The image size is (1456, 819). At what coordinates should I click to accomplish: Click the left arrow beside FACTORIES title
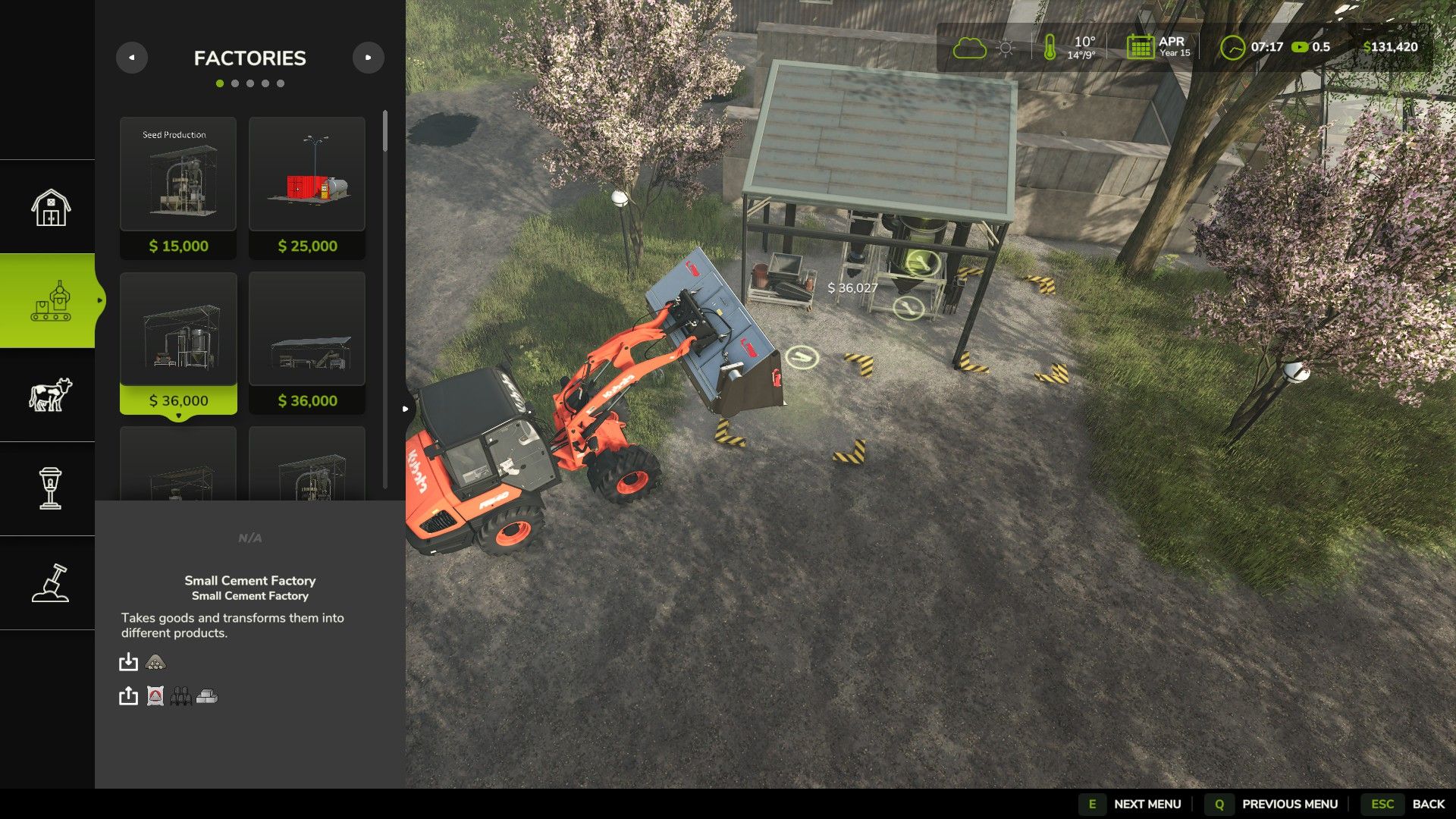pos(133,58)
